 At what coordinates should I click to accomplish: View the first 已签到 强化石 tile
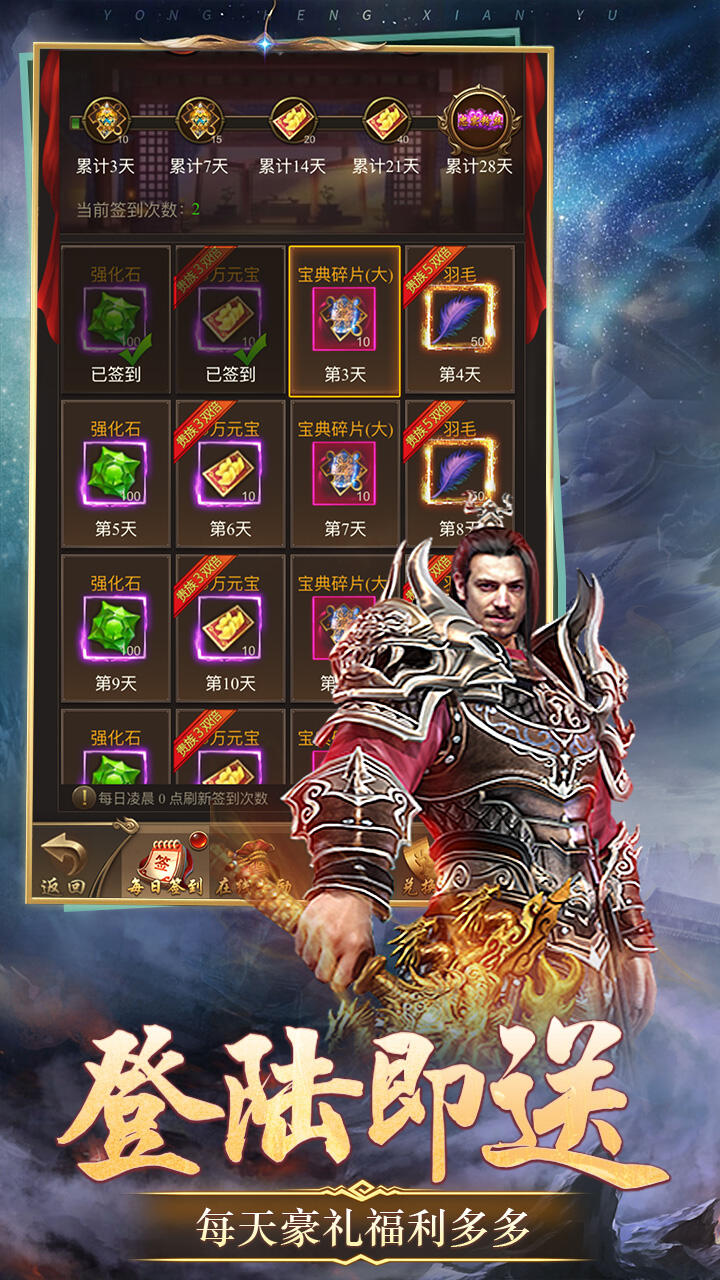click(116, 320)
